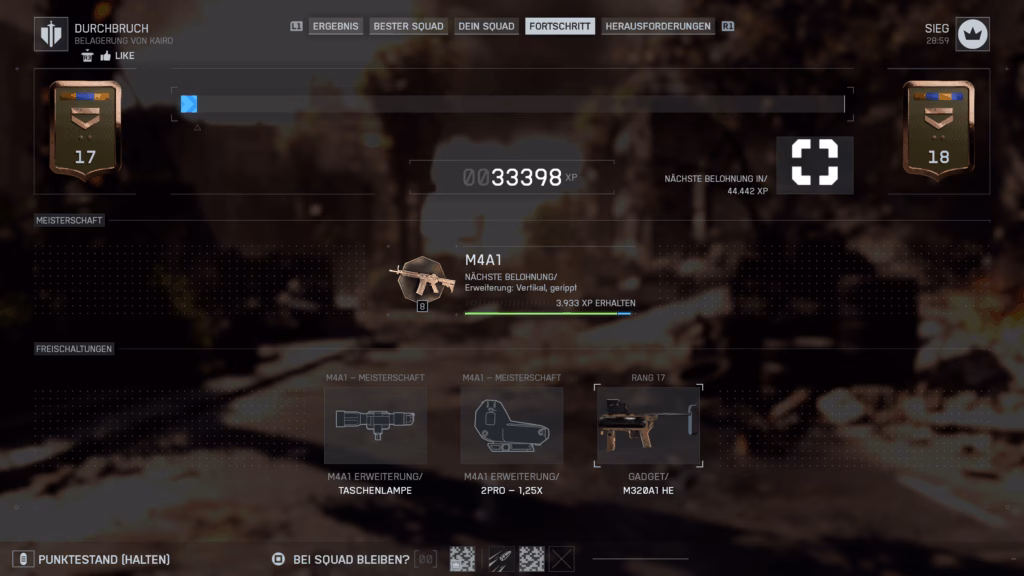This screenshot has height=576, width=1024.
Task: Show the Dein Squad tab
Action: [x=486, y=26]
